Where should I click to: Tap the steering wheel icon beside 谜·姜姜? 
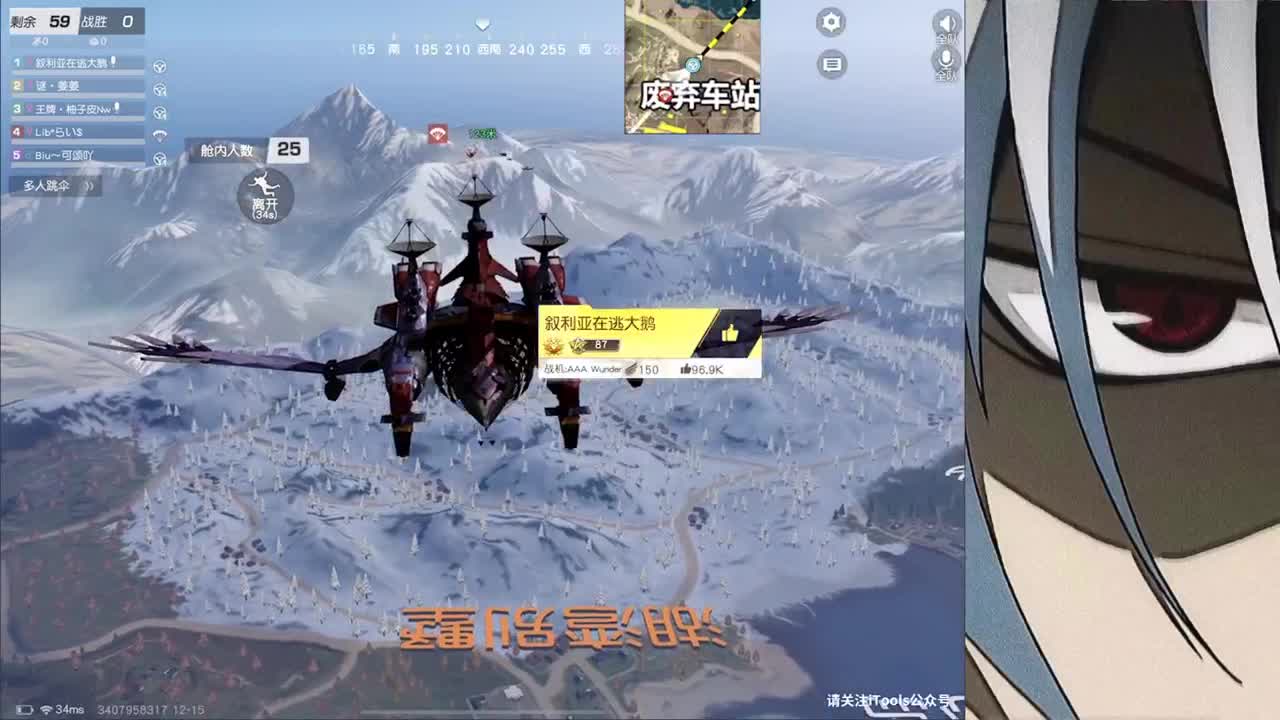click(x=161, y=90)
